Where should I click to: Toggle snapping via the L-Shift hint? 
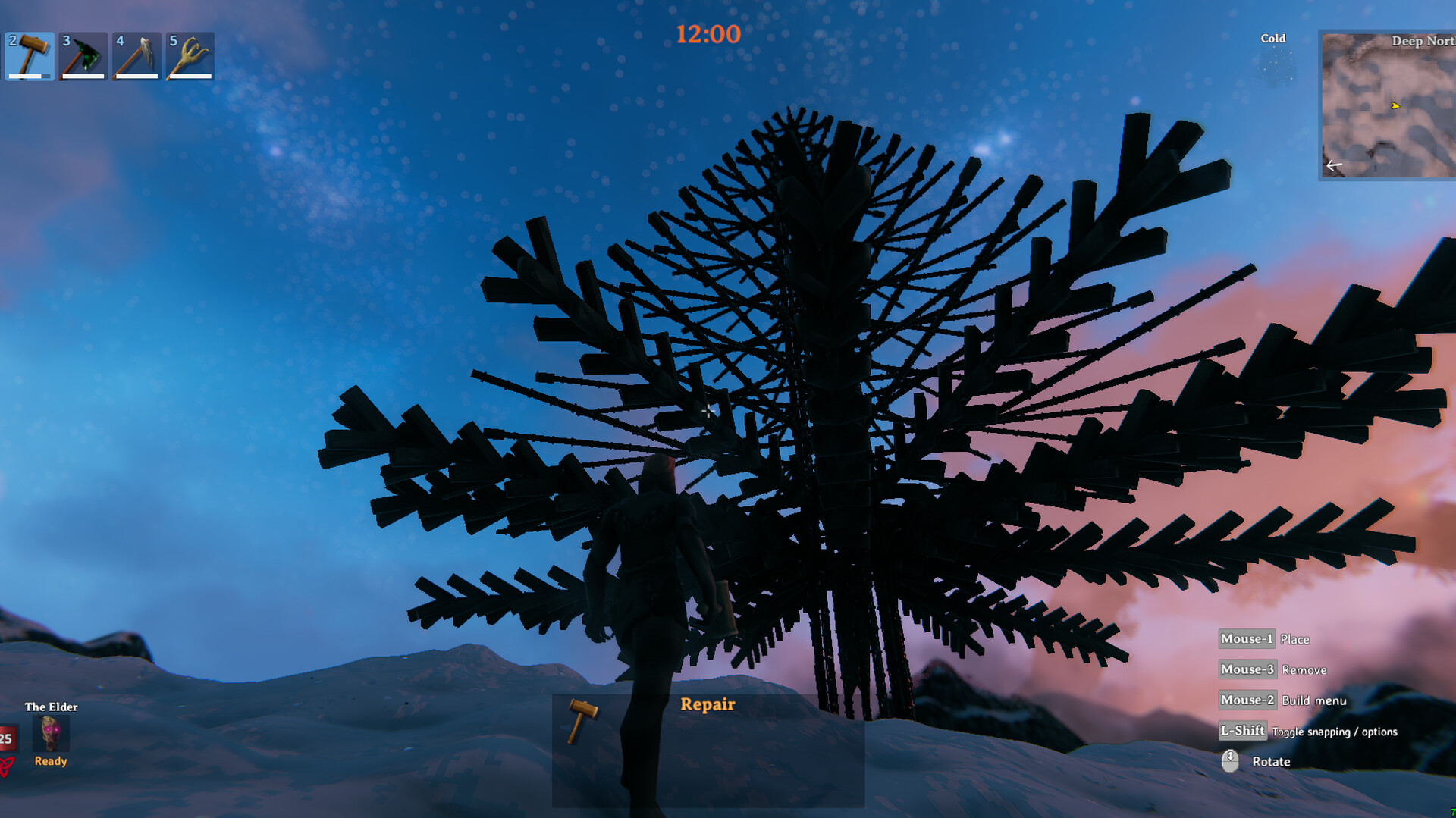pyautogui.click(x=1244, y=730)
